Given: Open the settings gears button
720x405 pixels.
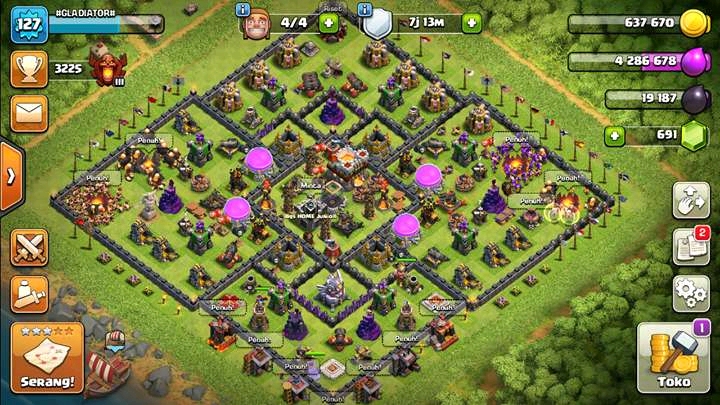Looking at the screenshot, I should [691, 292].
